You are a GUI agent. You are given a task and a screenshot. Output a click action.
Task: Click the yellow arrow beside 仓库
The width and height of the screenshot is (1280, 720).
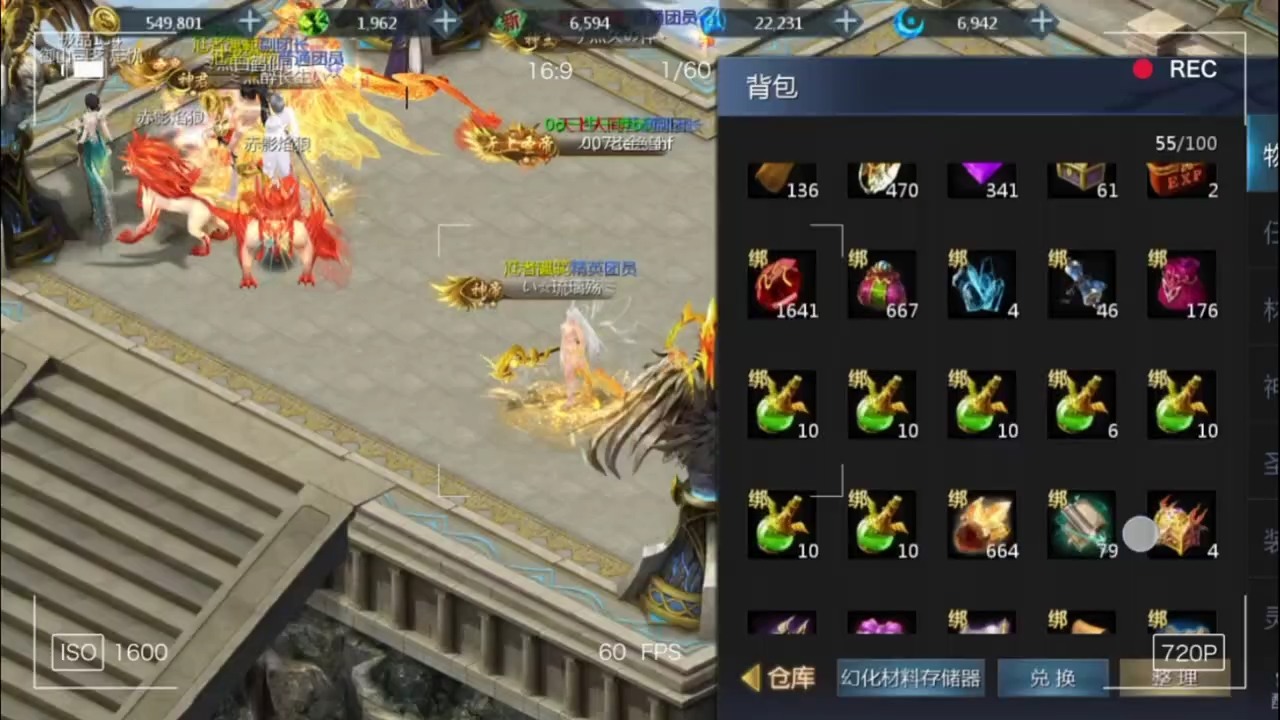tap(751, 678)
